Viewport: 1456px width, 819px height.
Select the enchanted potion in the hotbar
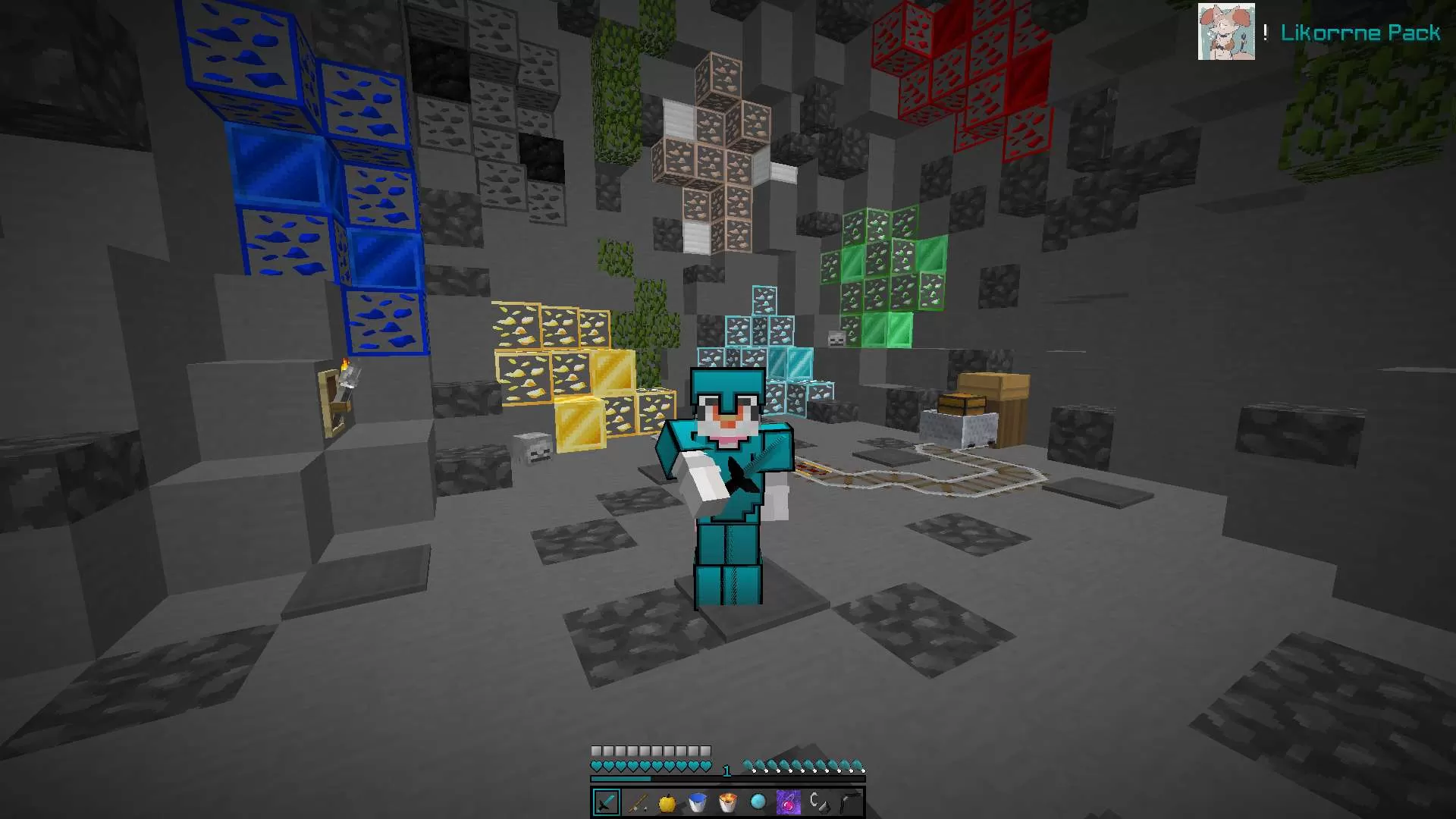pyautogui.click(x=787, y=800)
